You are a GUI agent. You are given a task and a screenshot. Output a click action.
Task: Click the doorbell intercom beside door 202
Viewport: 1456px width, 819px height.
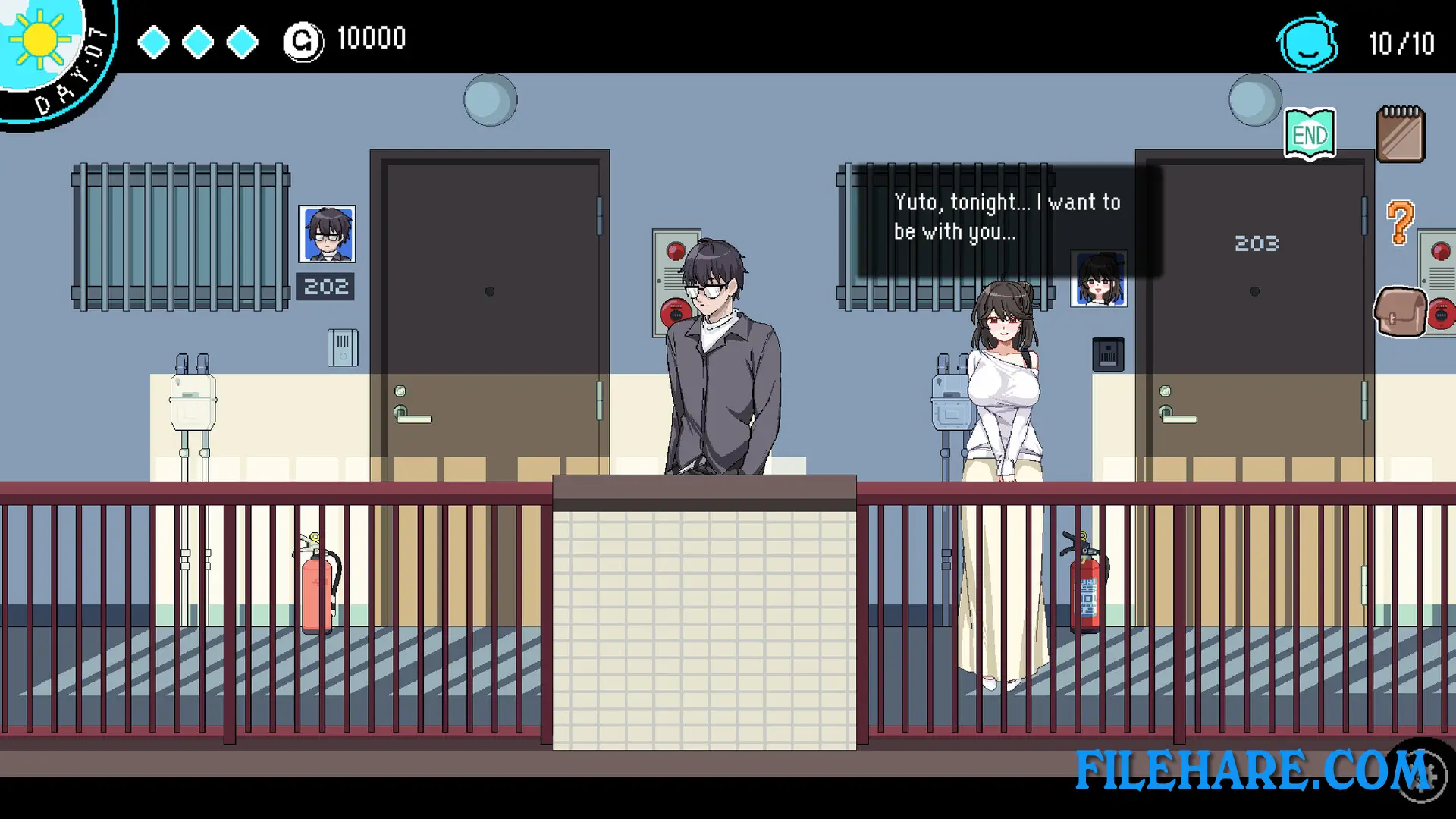pyautogui.click(x=343, y=346)
